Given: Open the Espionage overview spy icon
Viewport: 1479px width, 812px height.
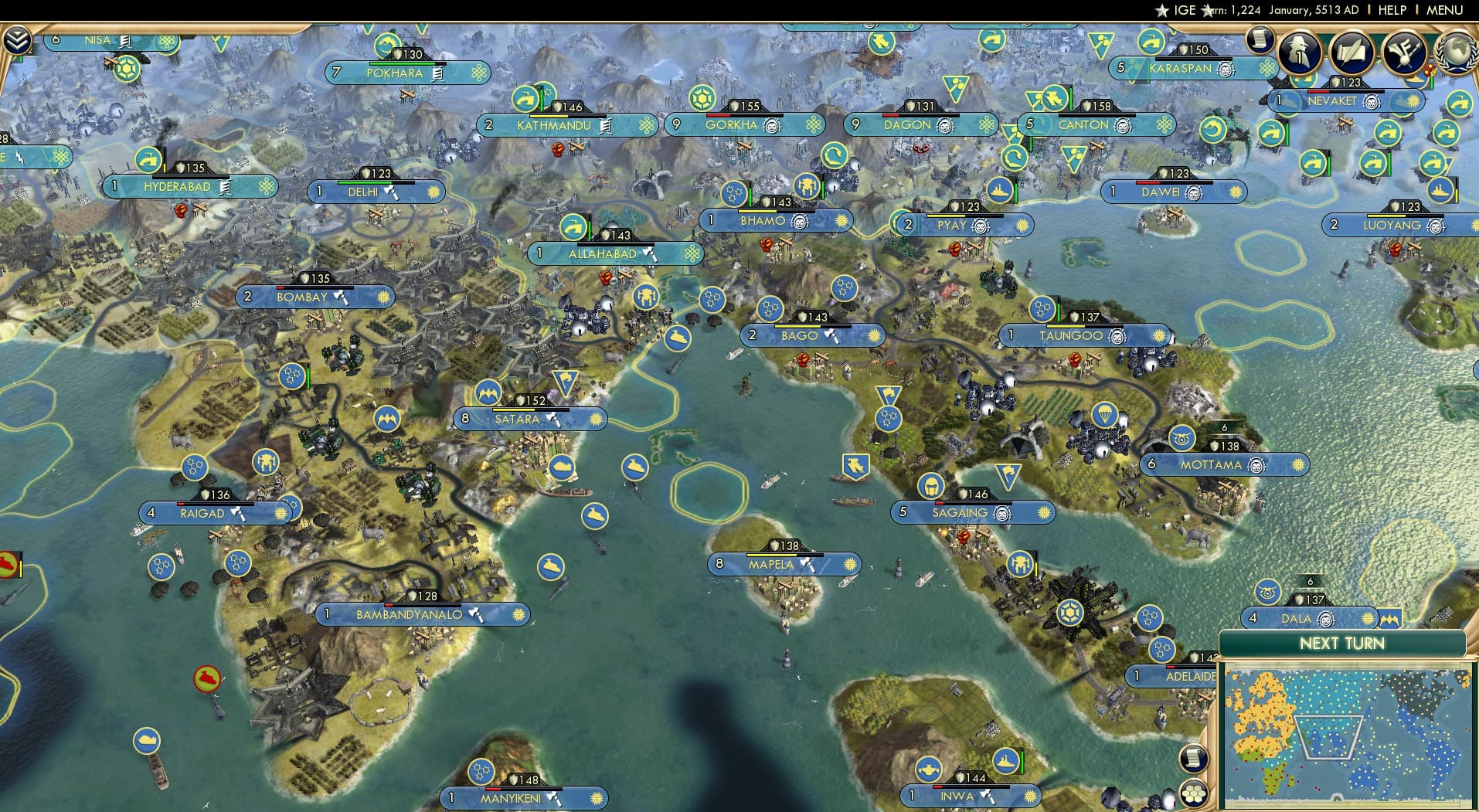Looking at the screenshot, I should tap(1298, 52).
